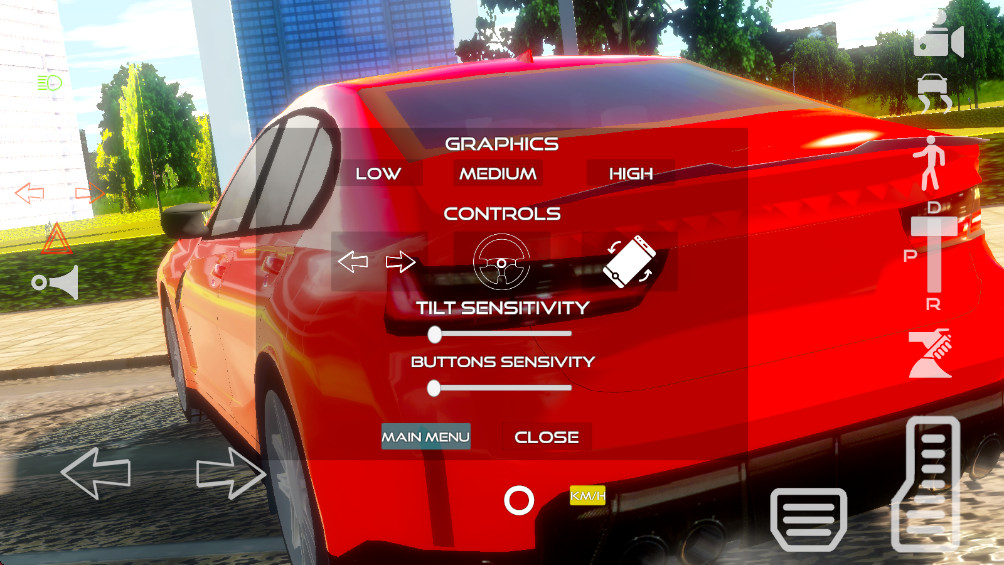The width and height of the screenshot is (1004, 565).
Task: Toggle the KM/H speed unit
Action: pyautogui.click(x=587, y=496)
